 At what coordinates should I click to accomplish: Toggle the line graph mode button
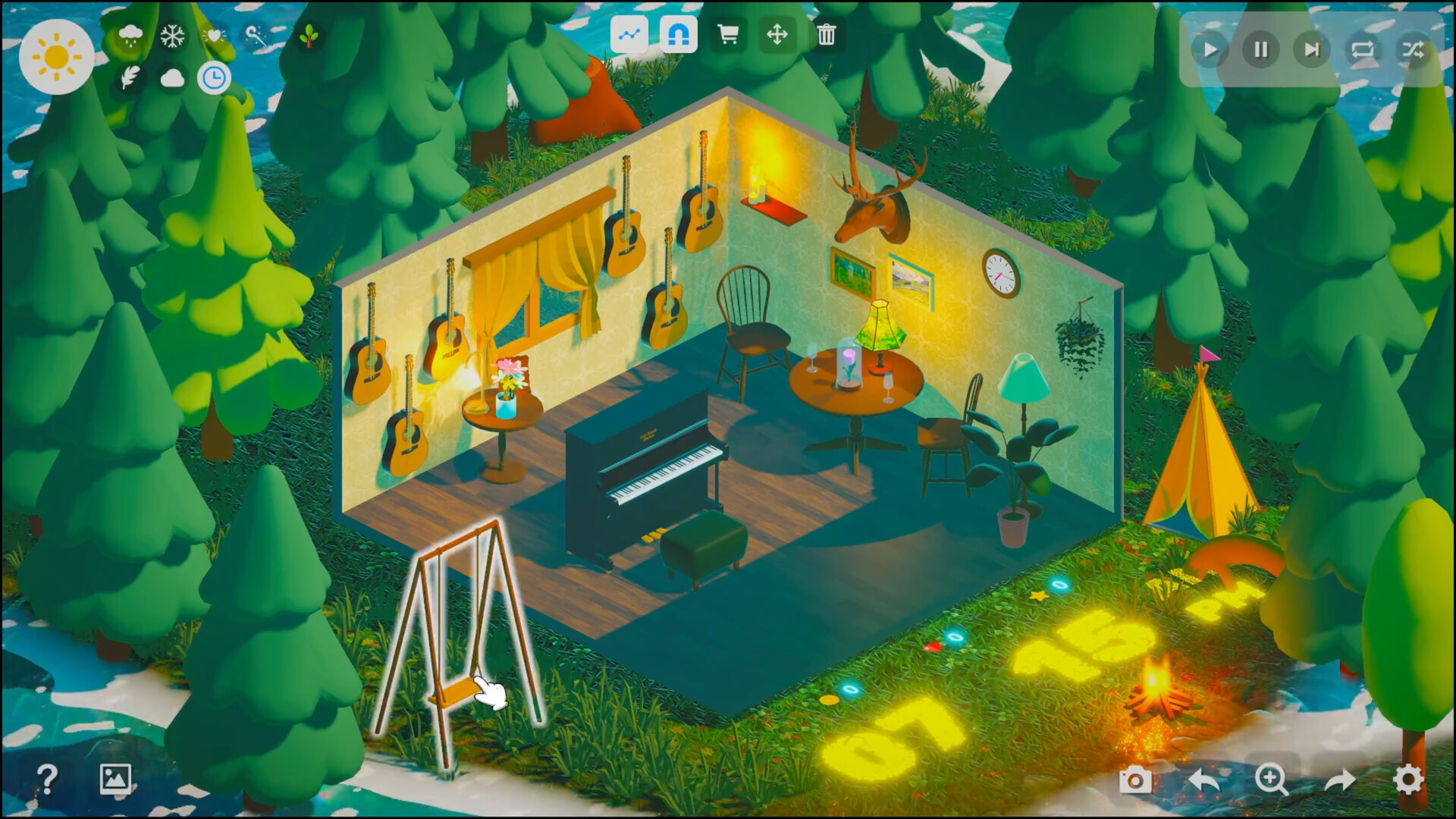(629, 33)
